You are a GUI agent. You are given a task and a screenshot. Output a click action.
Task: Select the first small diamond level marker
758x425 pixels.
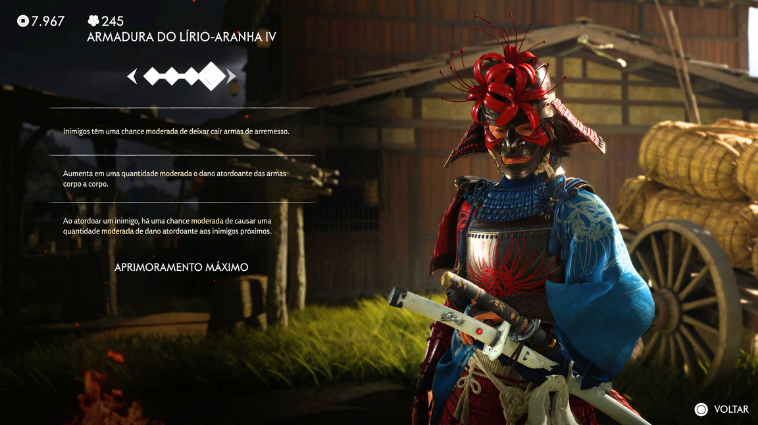click(152, 76)
